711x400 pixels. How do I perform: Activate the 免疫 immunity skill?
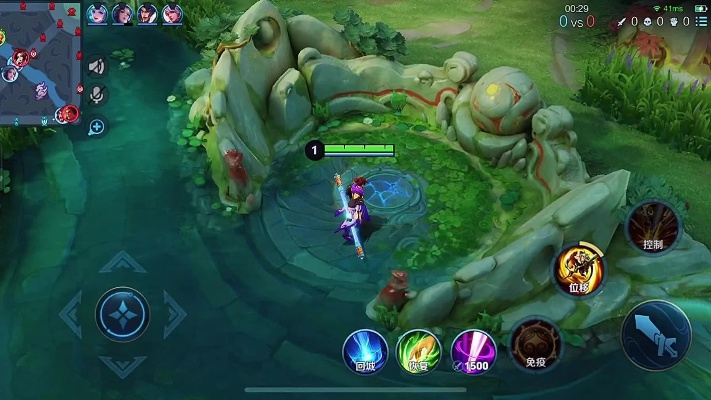(x=535, y=345)
